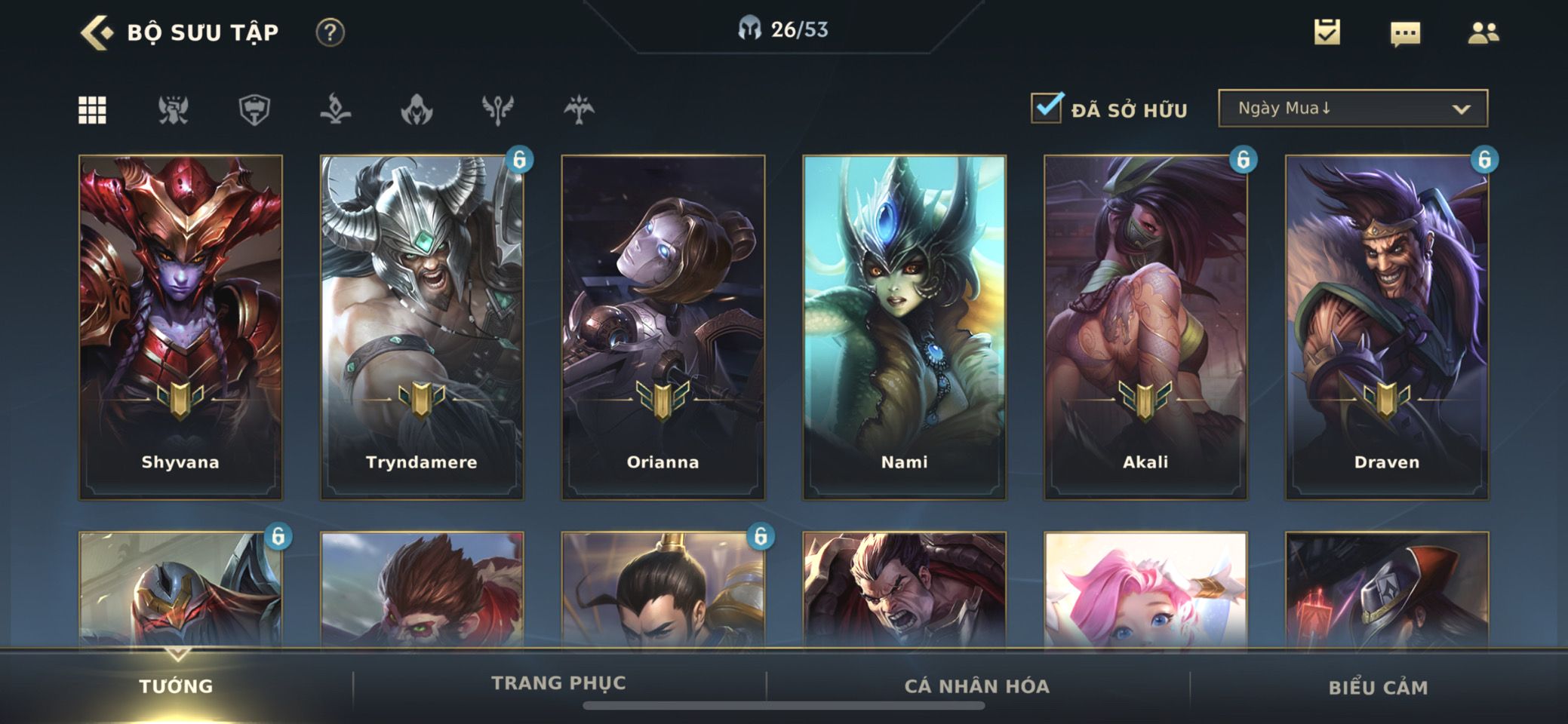Select the Draven champion card
The image size is (1568, 724).
[1387, 327]
